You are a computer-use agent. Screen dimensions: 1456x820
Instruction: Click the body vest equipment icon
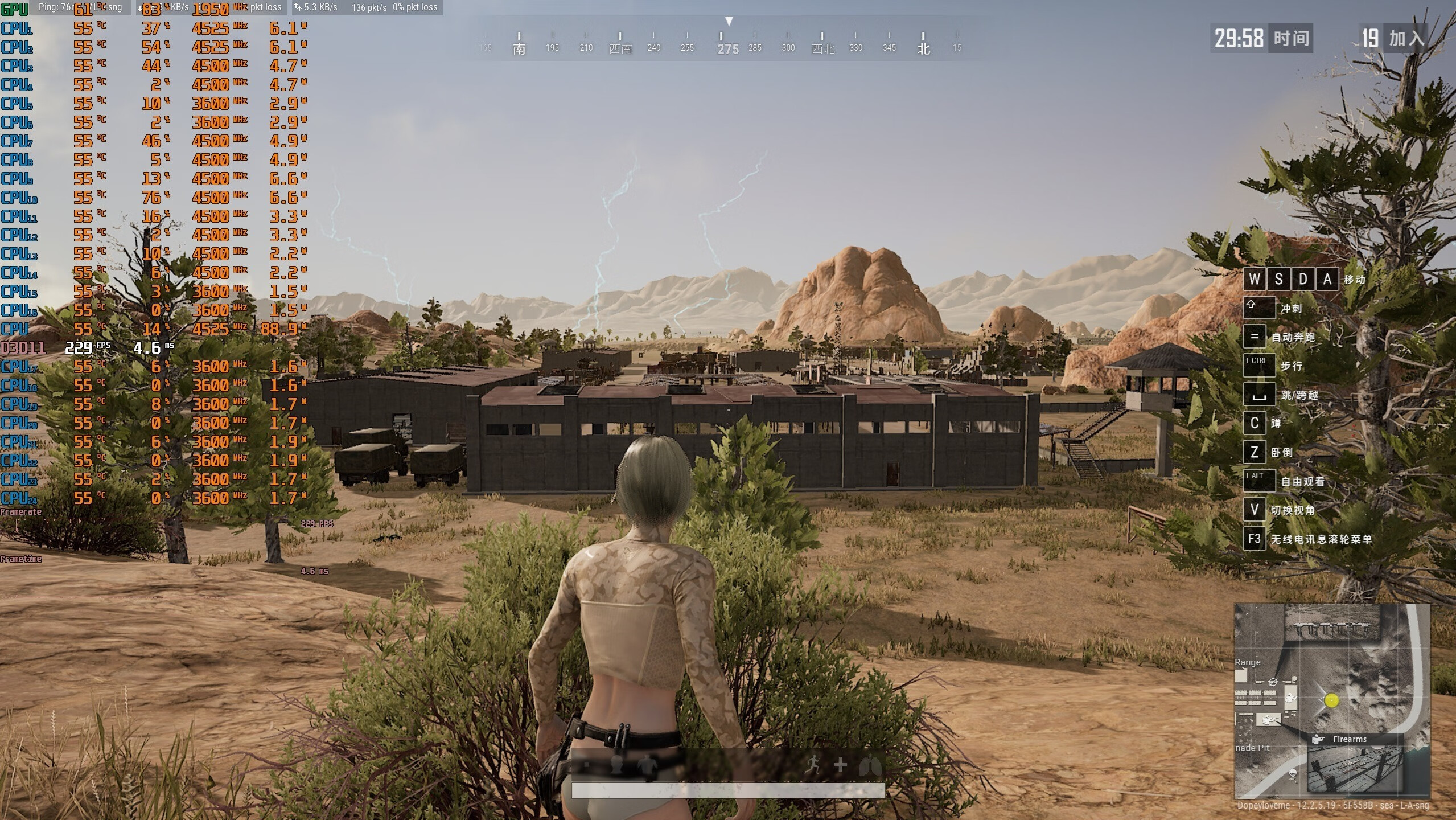(x=647, y=765)
